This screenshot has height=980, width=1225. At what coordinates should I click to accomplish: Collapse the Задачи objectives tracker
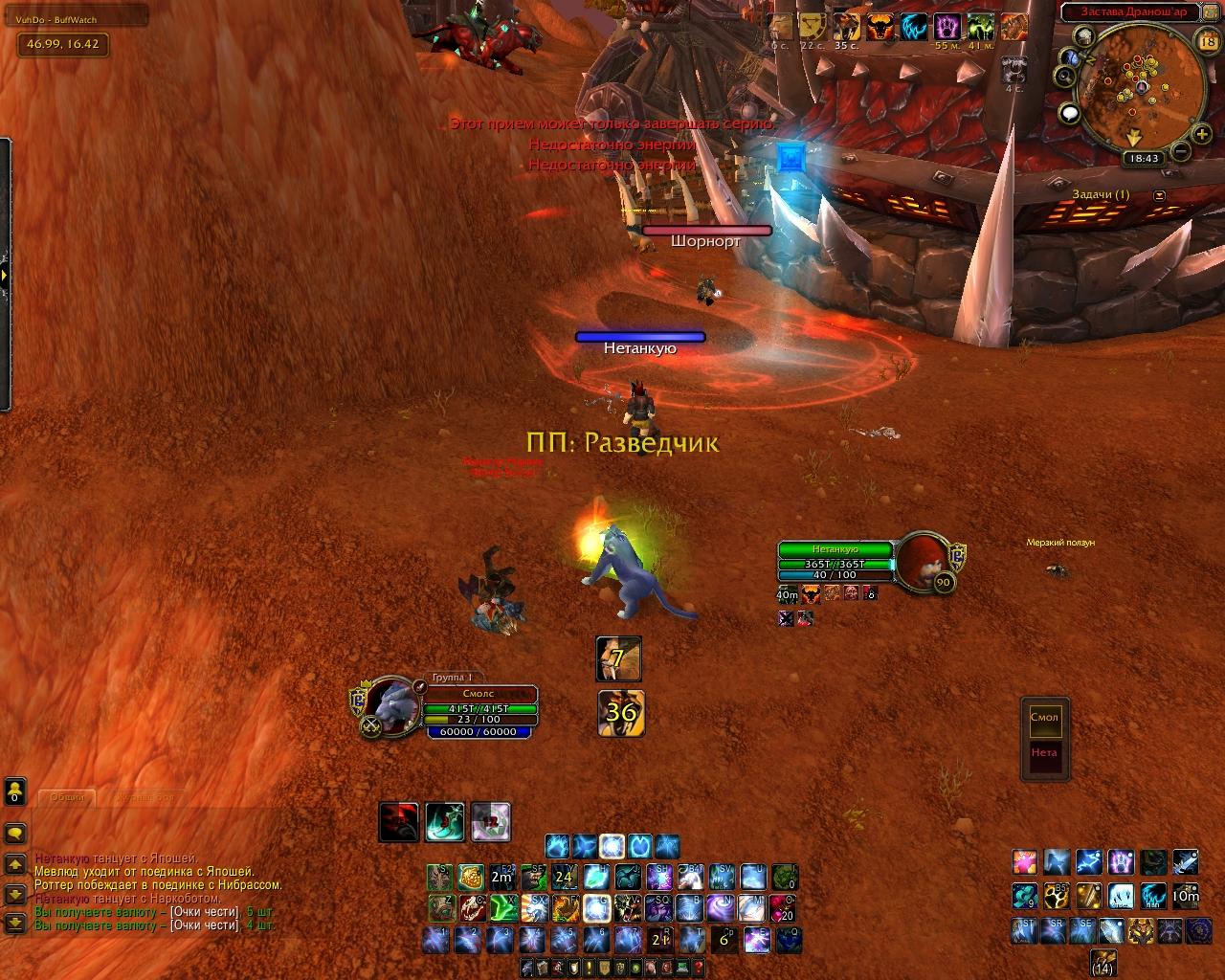[1160, 195]
